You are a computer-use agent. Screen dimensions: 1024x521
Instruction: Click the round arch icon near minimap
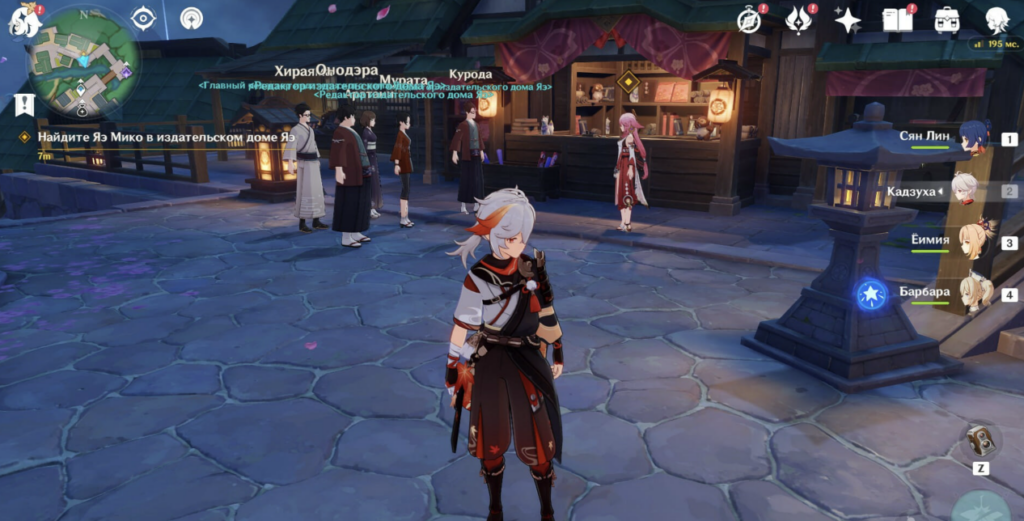[191, 18]
